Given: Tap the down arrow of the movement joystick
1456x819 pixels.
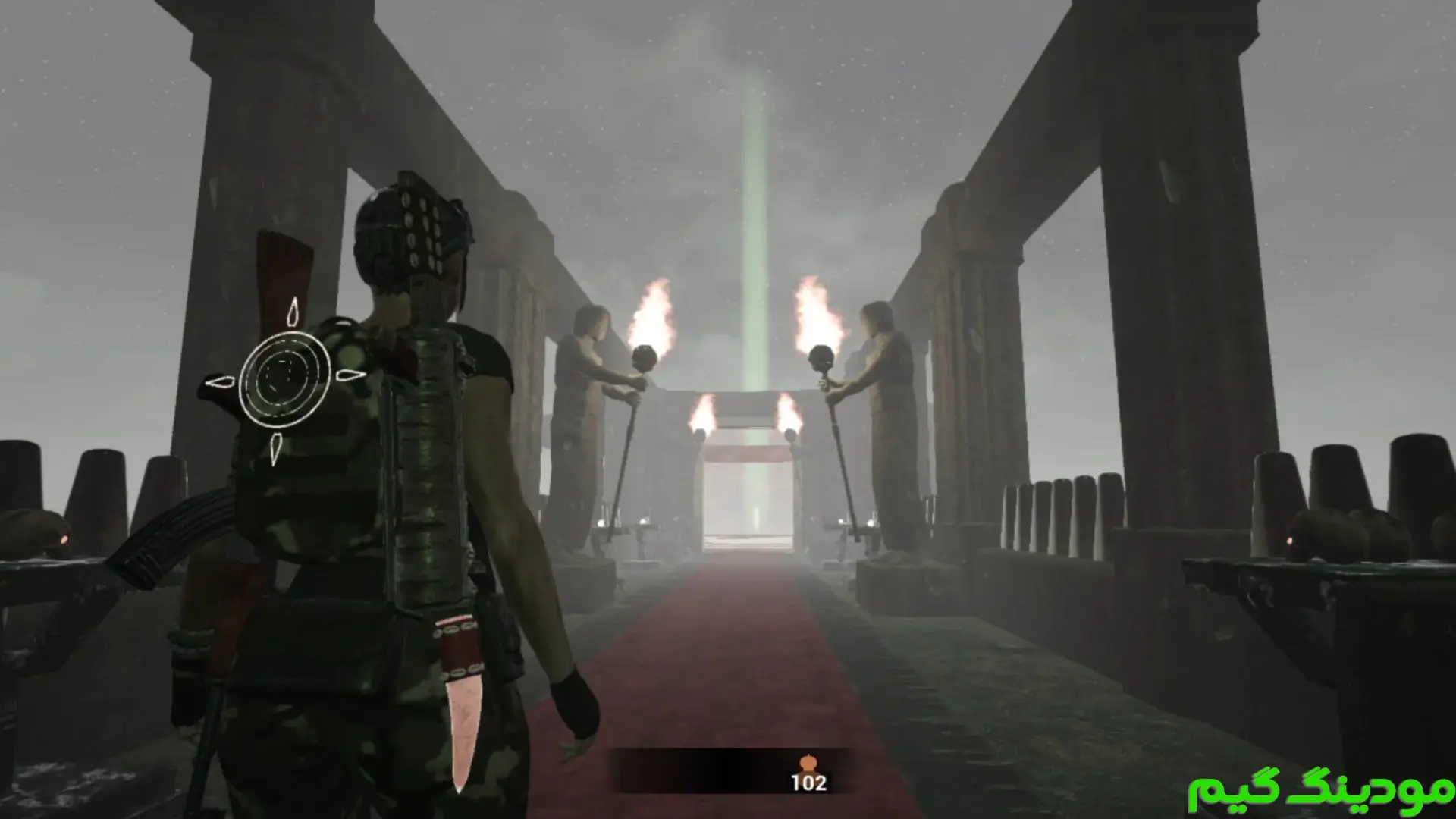Looking at the screenshot, I should 276,448.
